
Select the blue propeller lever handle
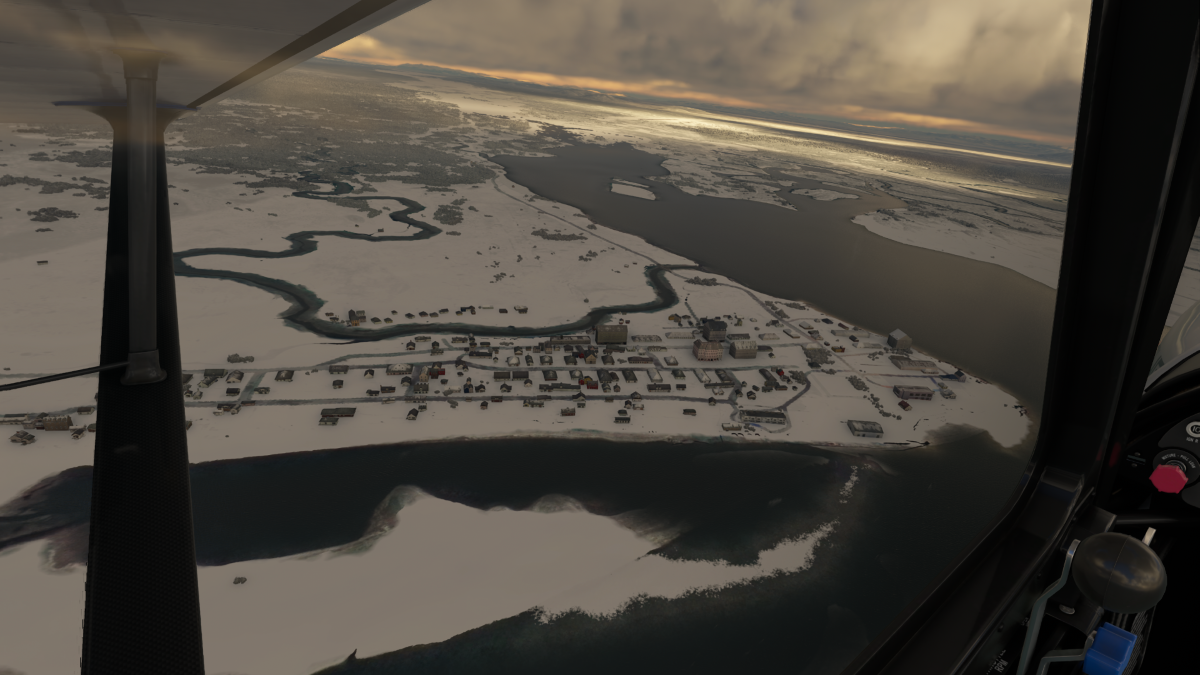tap(1110, 648)
